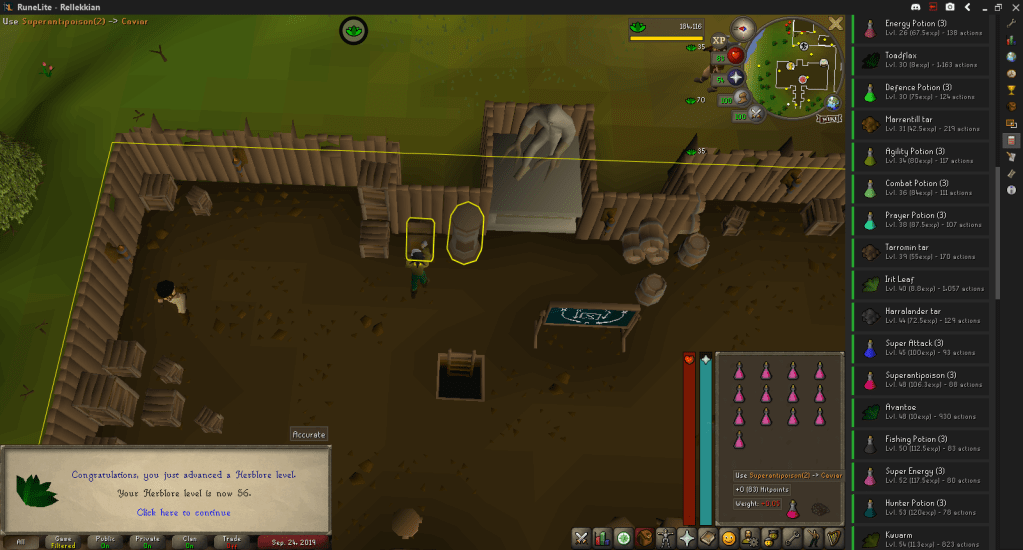
Task: Toggle the XP drops button
Action: point(719,40)
